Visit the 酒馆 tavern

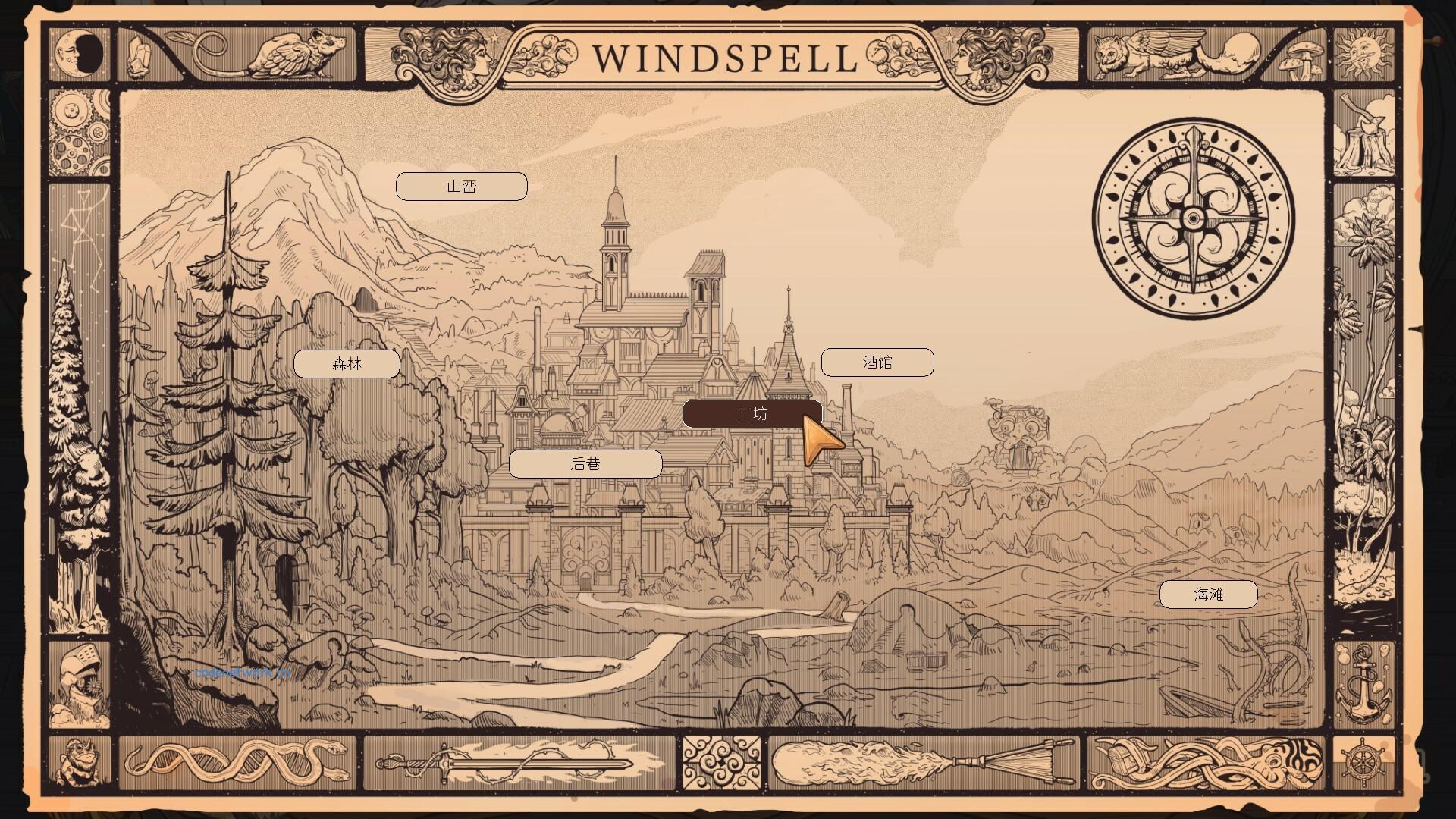[877, 362]
